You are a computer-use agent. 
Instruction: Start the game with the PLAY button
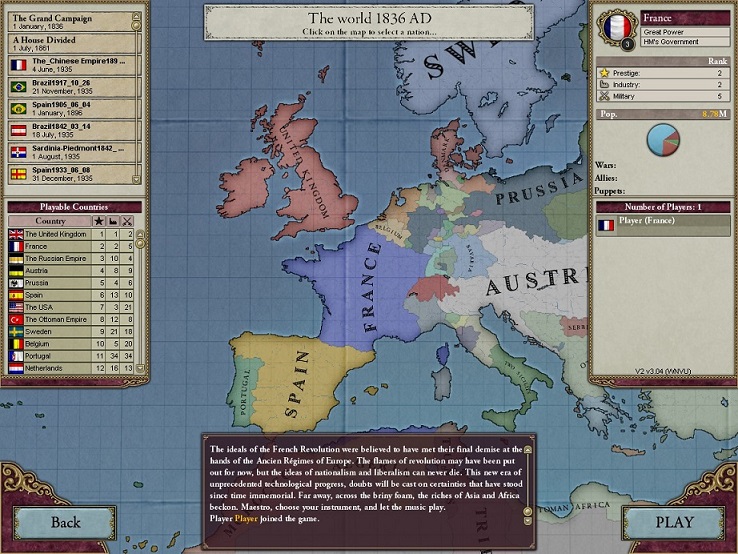[x=674, y=521]
